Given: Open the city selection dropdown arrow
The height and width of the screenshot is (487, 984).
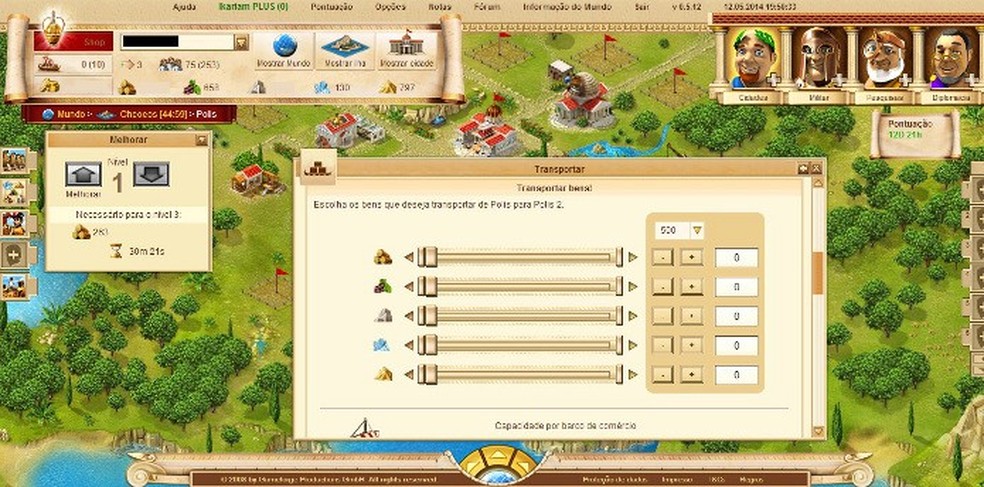Looking at the screenshot, I should coord(241,42).
